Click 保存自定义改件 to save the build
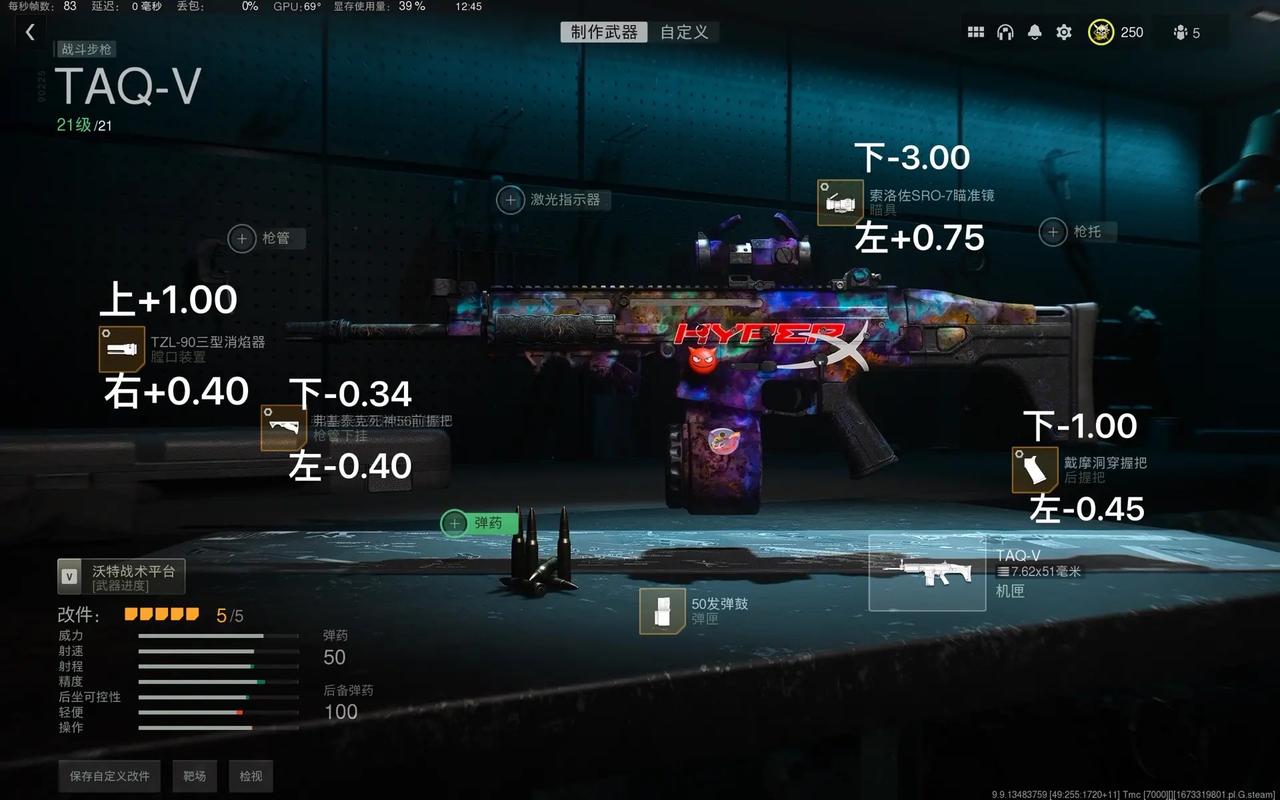 (x=110, y=776)
